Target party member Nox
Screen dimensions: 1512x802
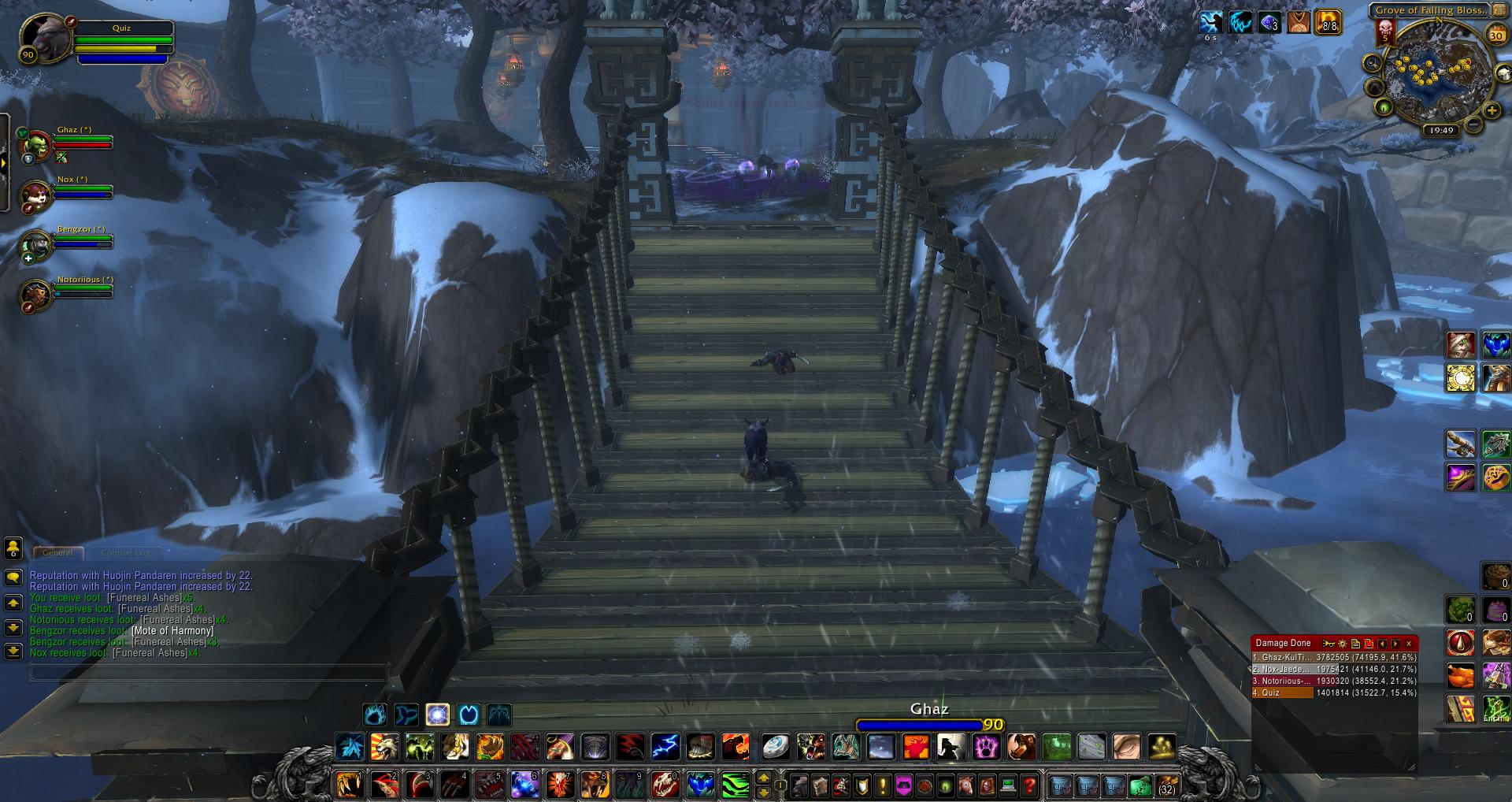[35, 195]
